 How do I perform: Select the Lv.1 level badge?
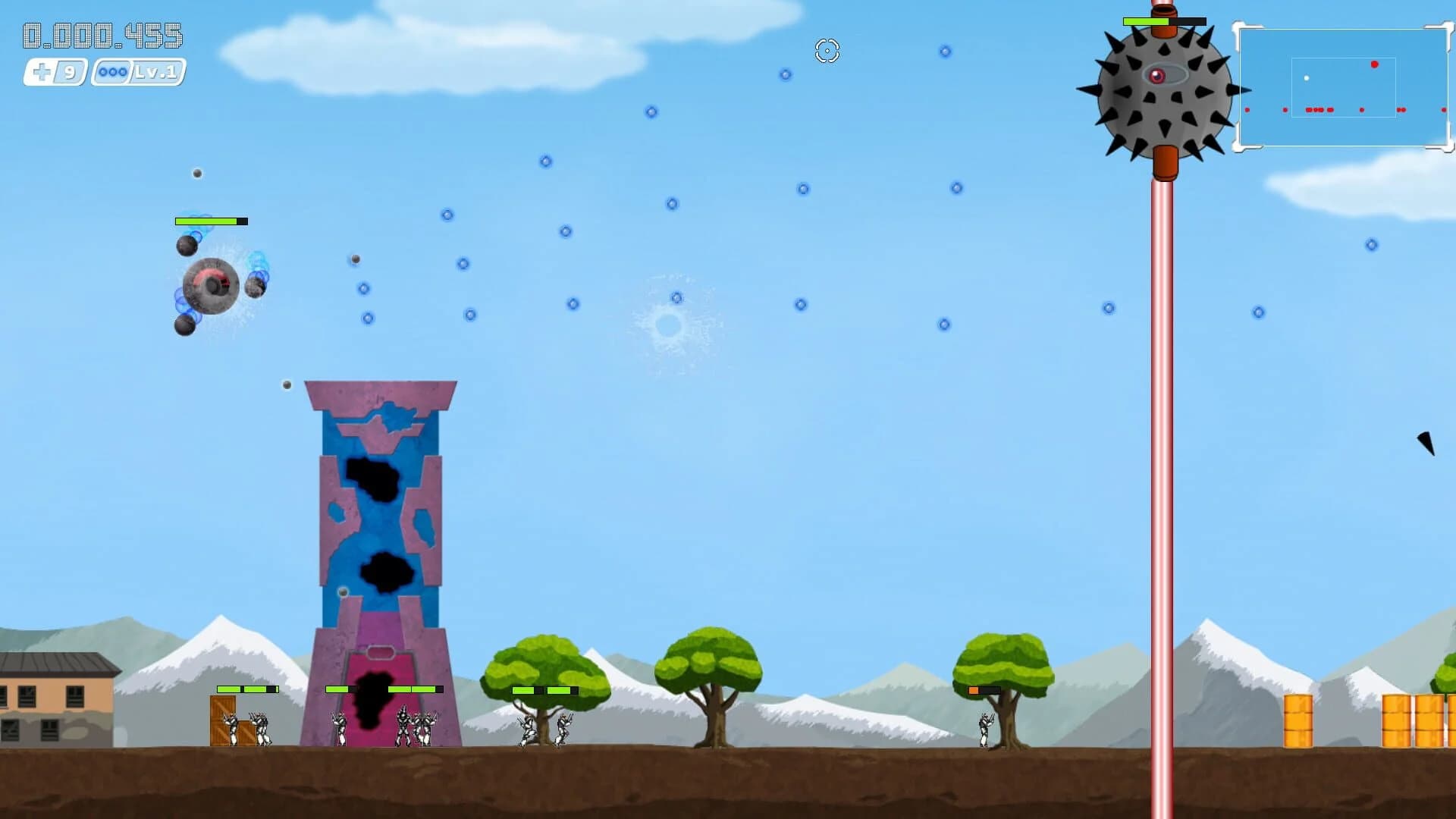tap(155, 74)
